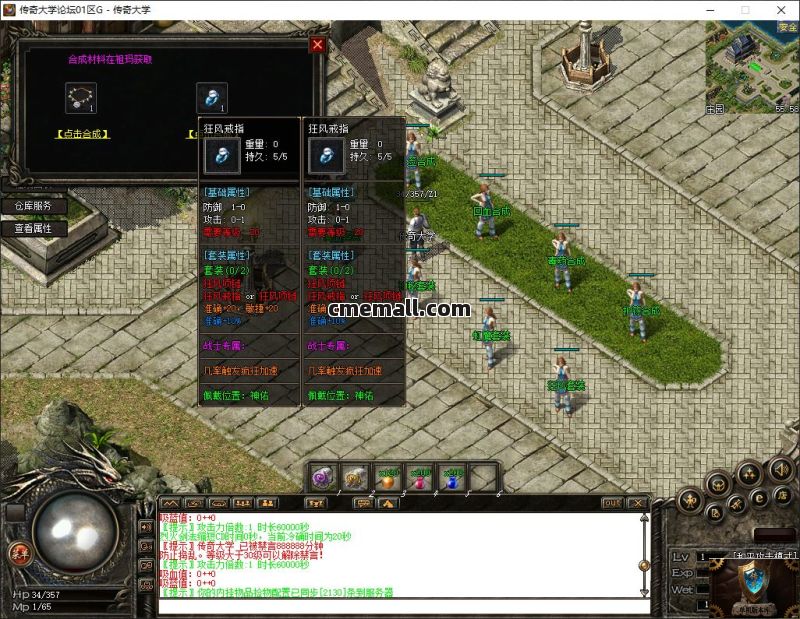800x619 pixels.
Task: Close the synthesis dialog with red X
Action: coord(318,45)
